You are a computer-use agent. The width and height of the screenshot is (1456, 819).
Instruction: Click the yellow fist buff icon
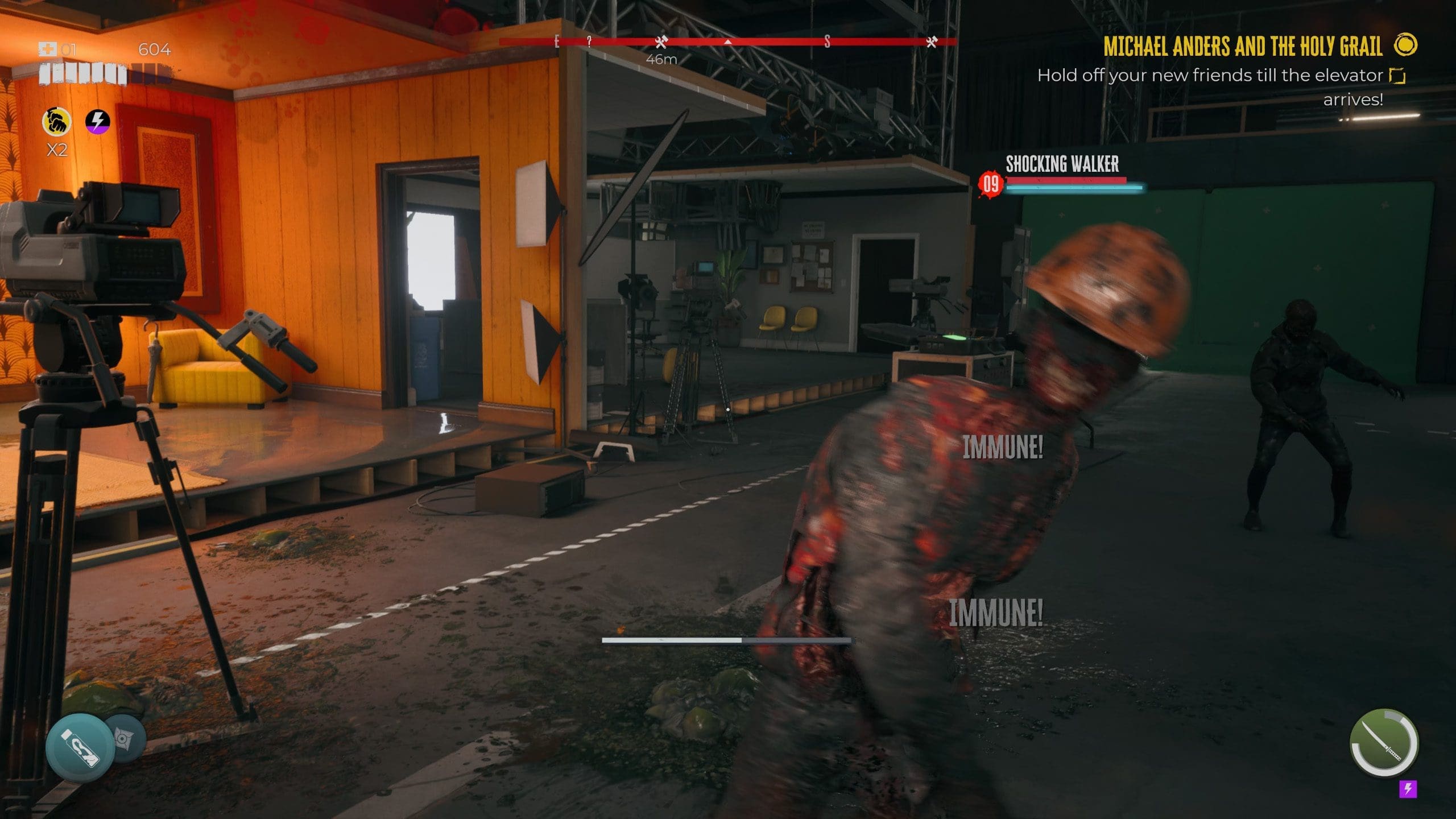(x=57, y=121)
